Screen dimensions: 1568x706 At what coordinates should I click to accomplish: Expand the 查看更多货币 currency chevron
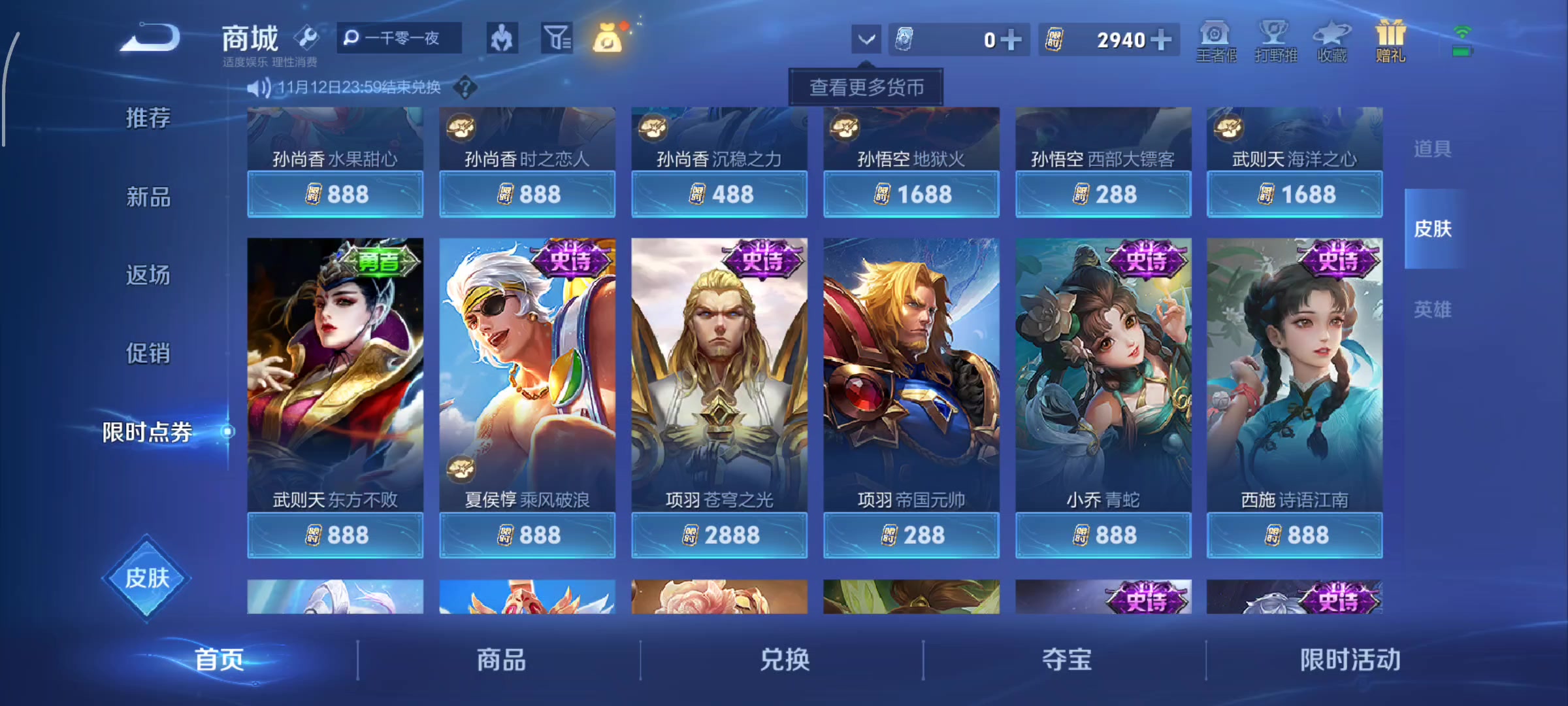click(x=866, y=39)
